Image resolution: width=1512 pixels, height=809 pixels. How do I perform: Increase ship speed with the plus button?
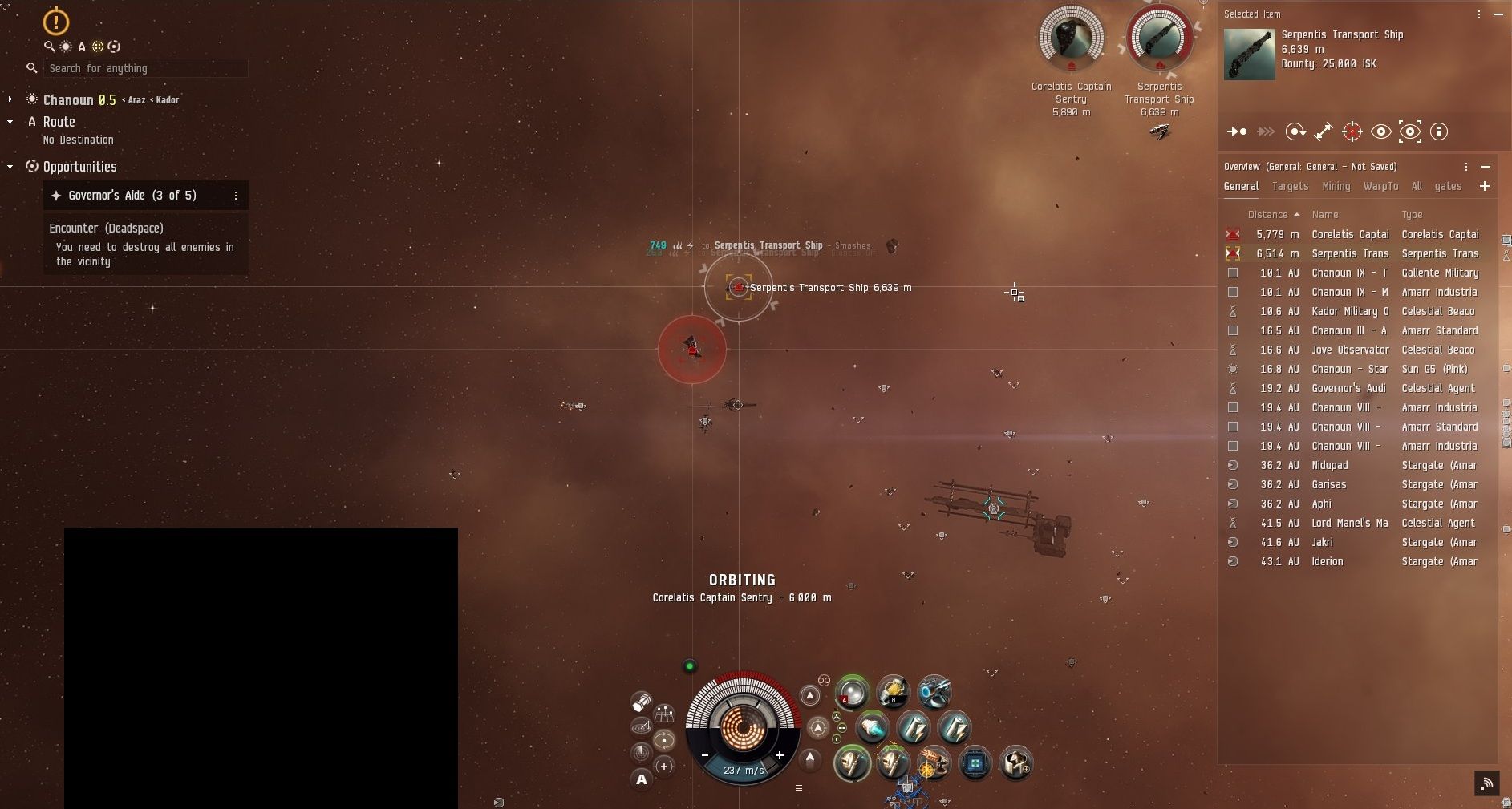point(779,755)
